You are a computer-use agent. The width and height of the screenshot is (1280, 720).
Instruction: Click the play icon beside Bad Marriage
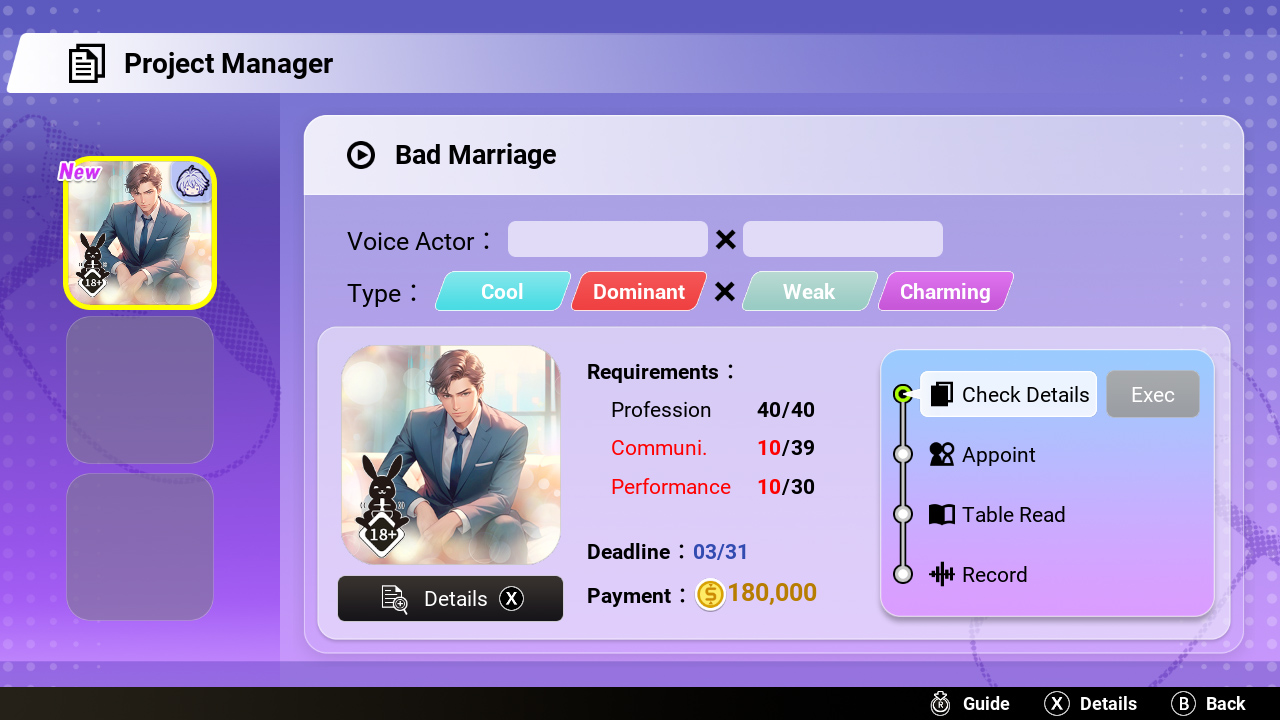coord(361,155)
